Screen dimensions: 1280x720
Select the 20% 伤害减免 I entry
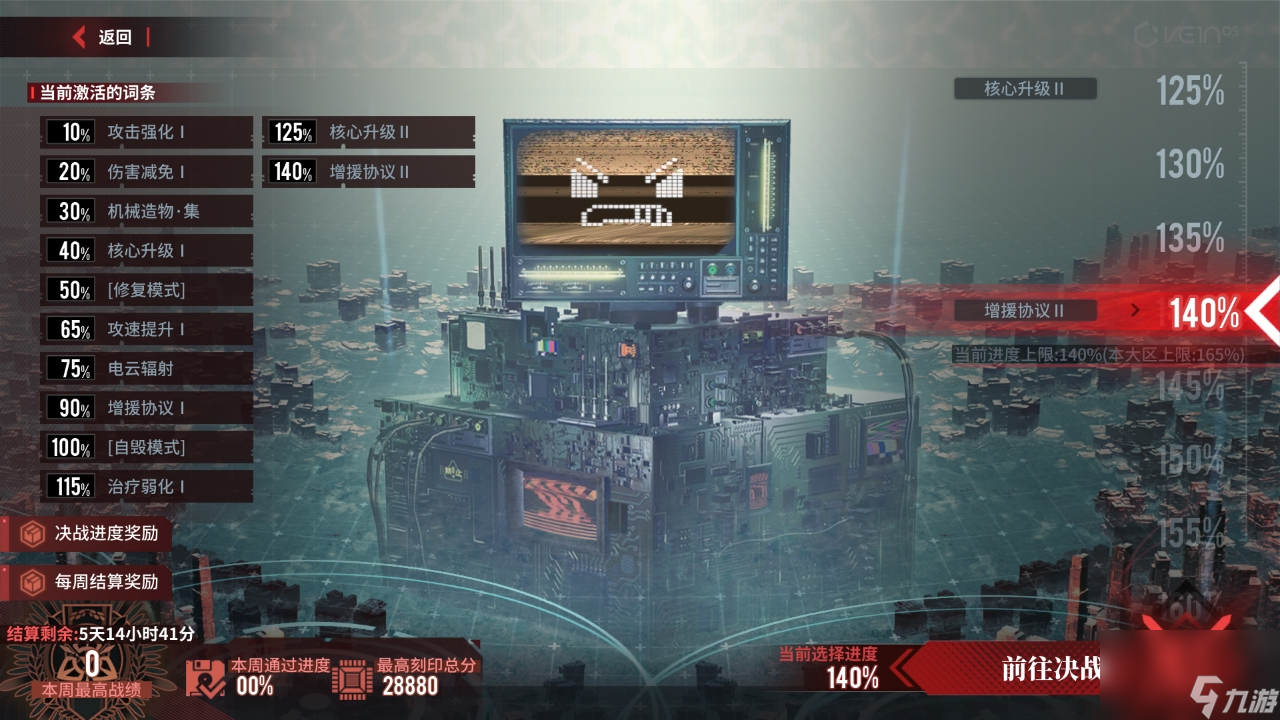146,172
